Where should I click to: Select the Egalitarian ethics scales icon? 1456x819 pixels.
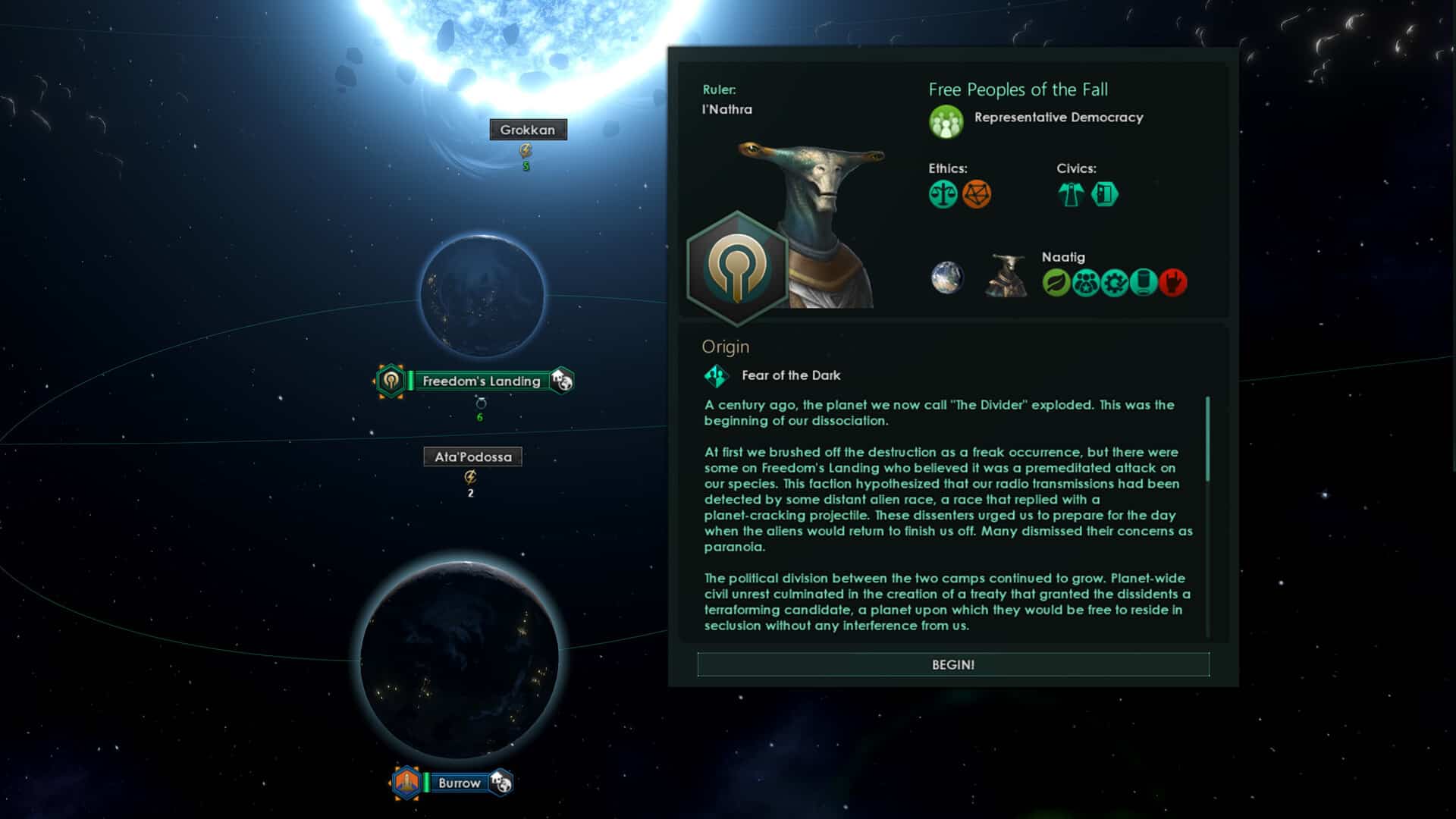pyautogui.click(x=942, y=195)
